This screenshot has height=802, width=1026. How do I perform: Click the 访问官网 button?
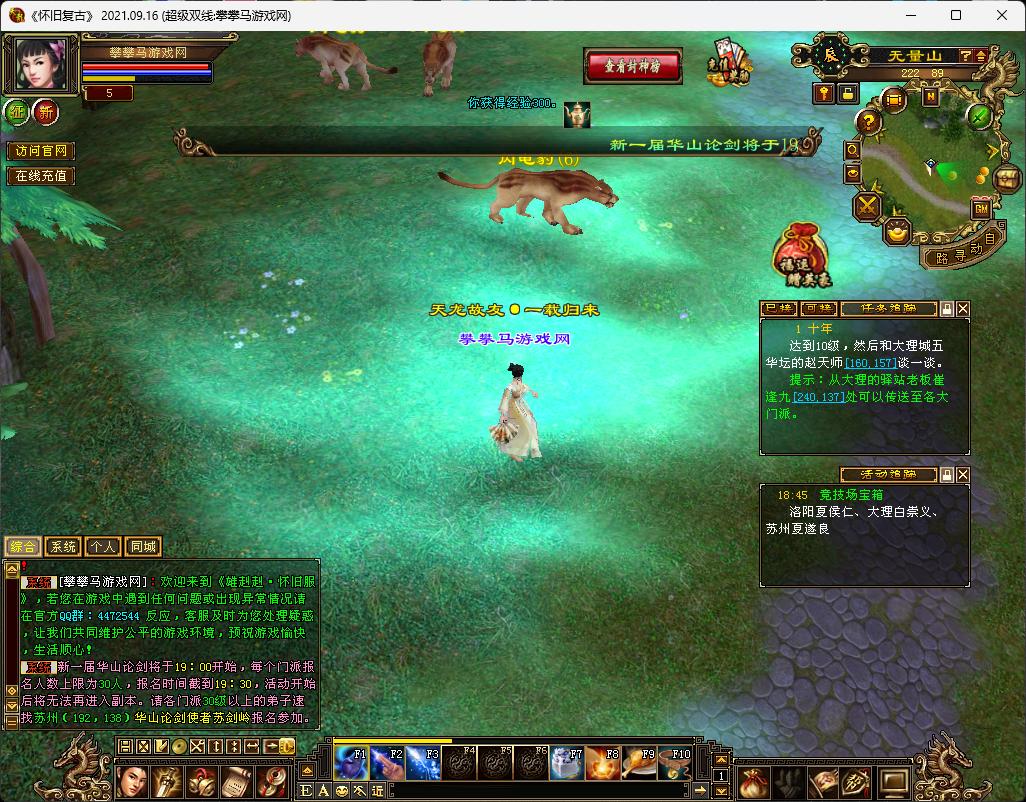point(41,151)
